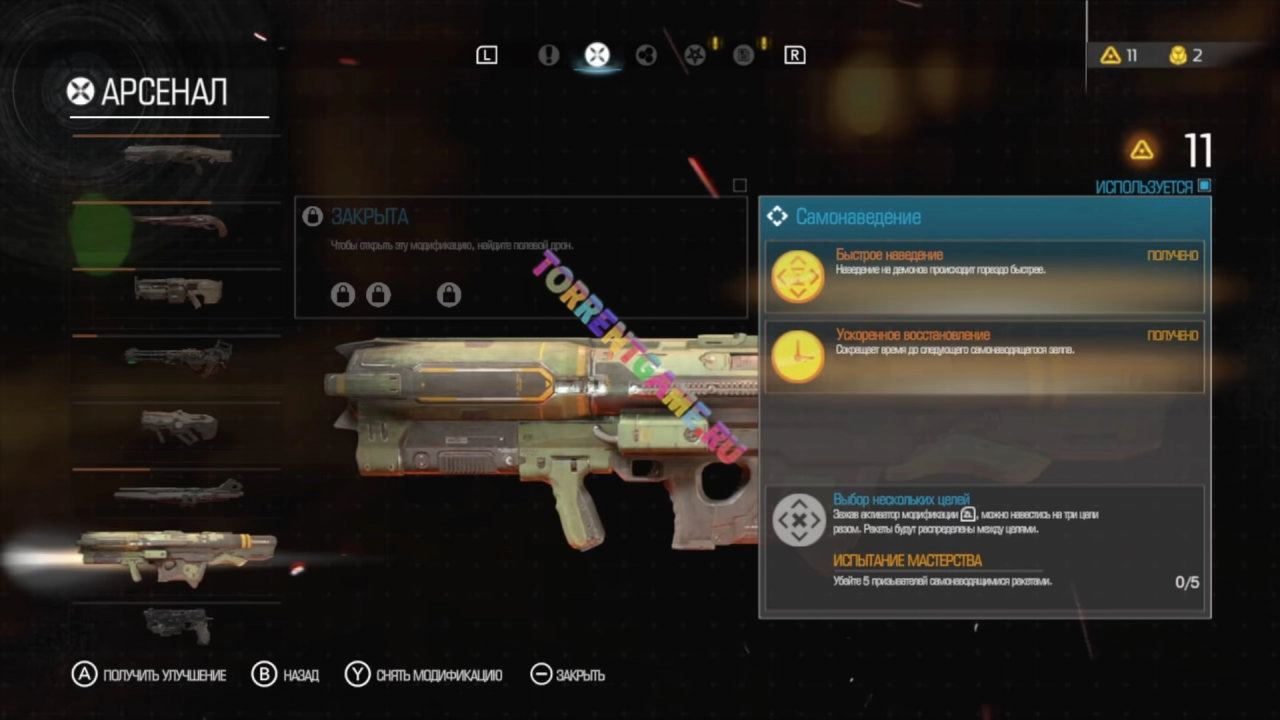Choose the super shotgun weapon entry
This screenshot has width=1280, height=720.
click(180, 223)
